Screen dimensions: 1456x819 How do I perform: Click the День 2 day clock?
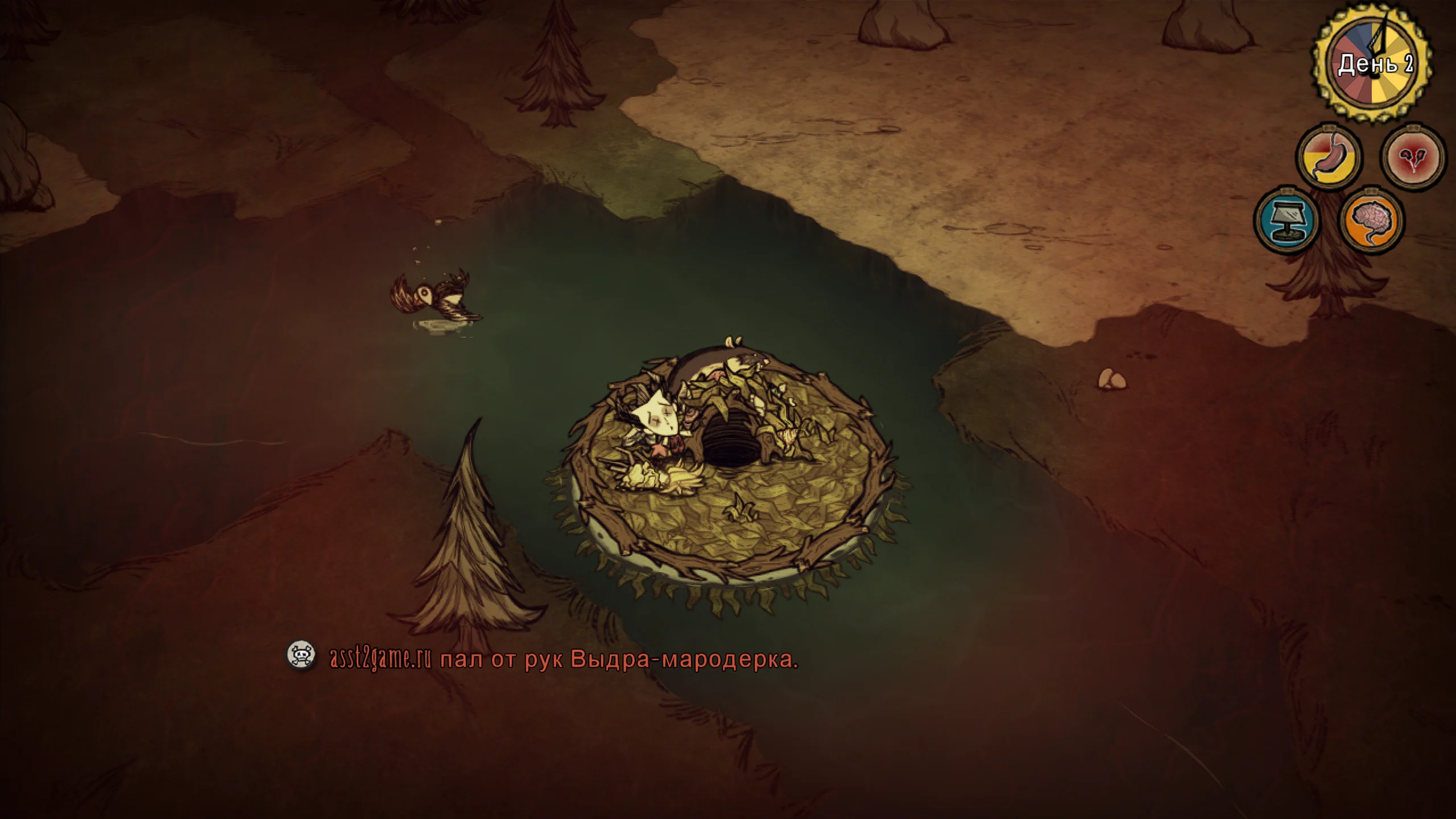tap(1375, 64)
